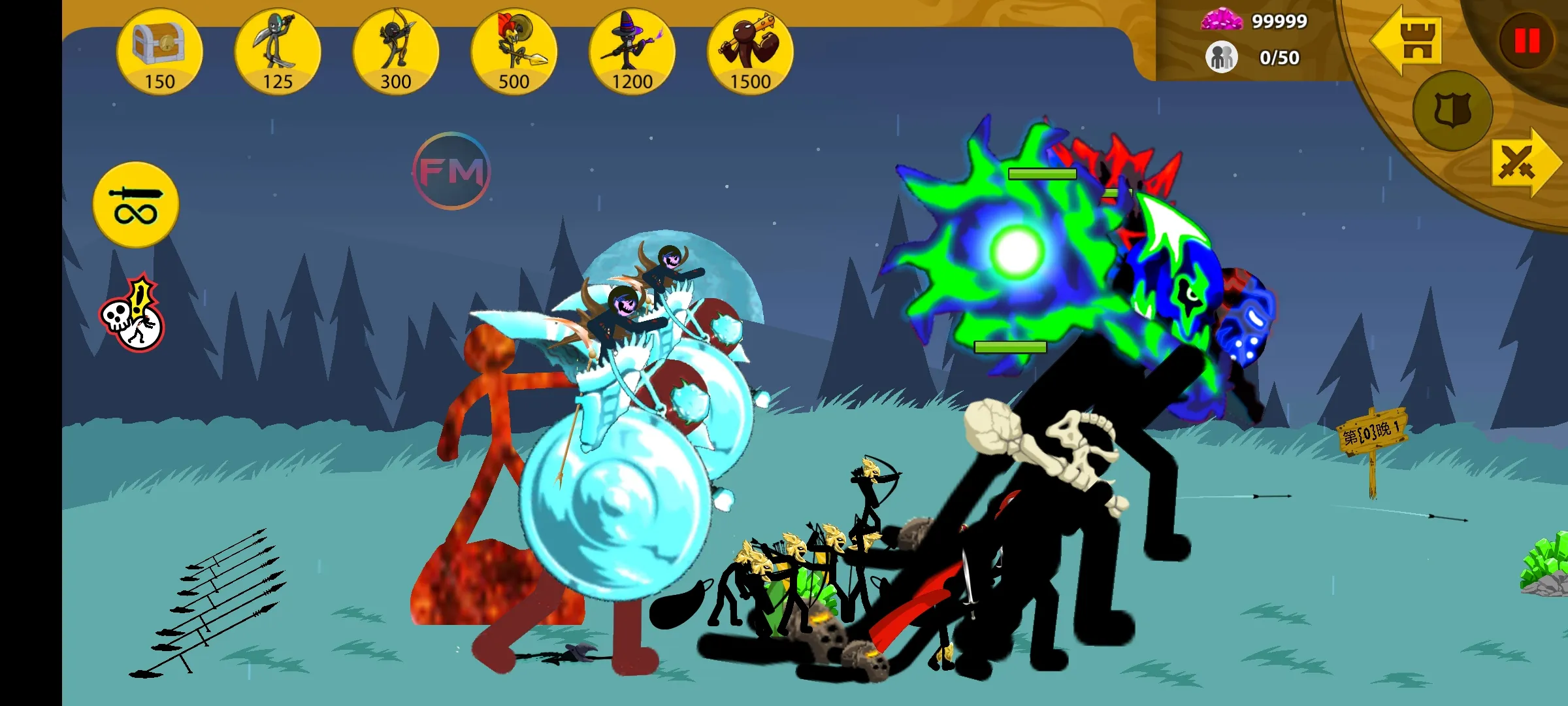The width and height of the screenshot is (1568, 706).
Task: Pause the game with the red button
Action: pos(1526,41)
